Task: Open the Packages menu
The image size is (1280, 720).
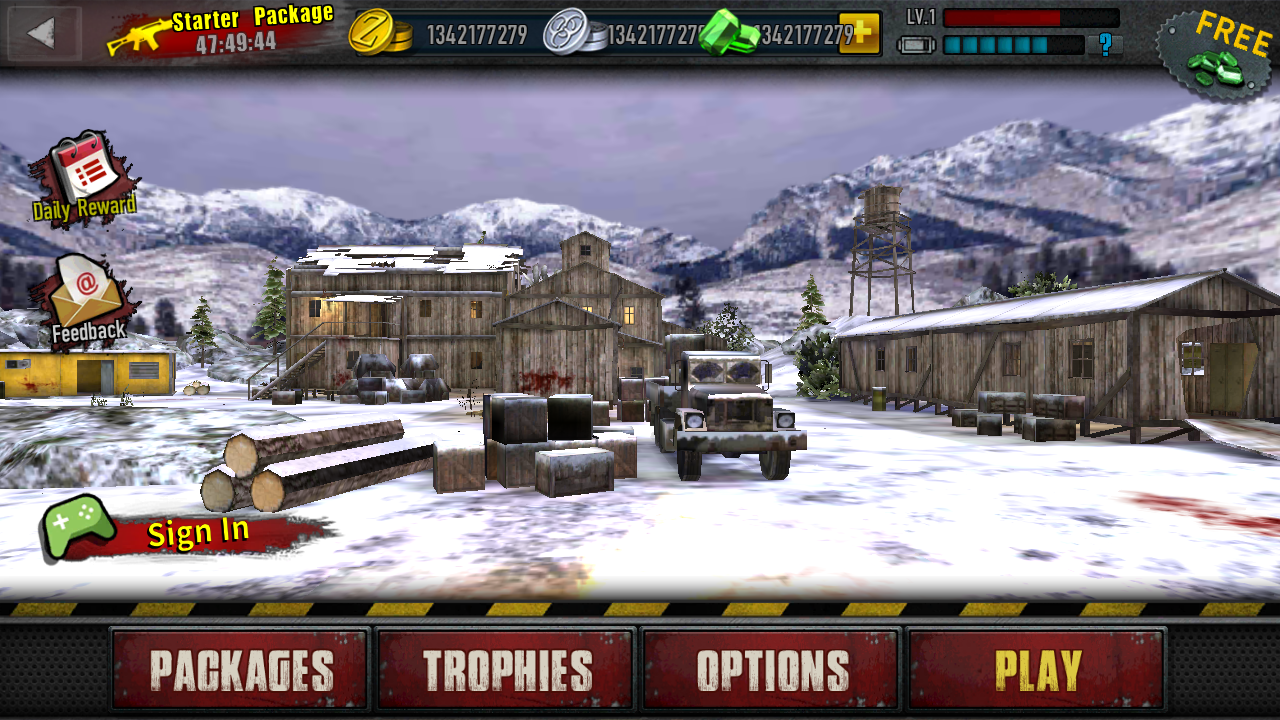Action: pos(241,670)
